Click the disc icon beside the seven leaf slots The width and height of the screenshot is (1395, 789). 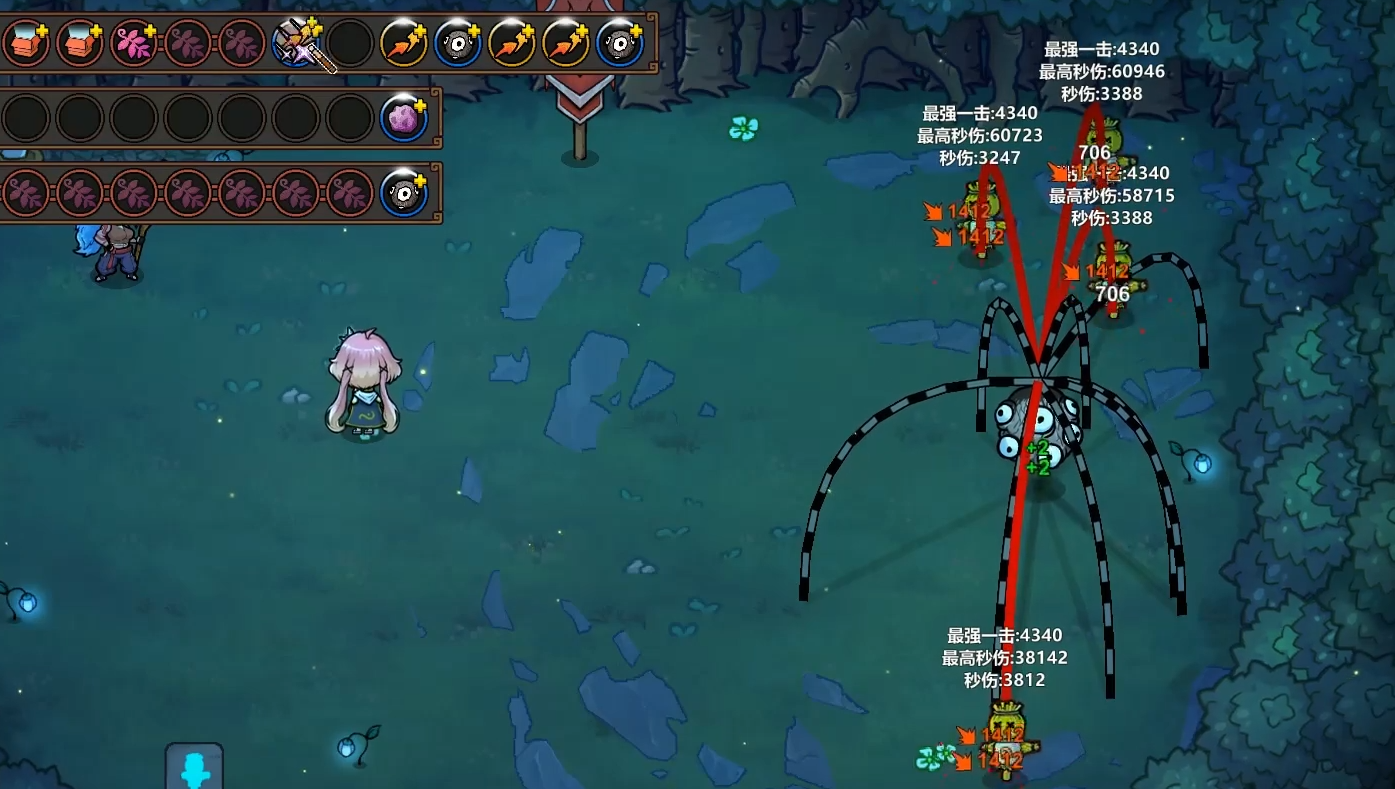[x=404, y=193]
